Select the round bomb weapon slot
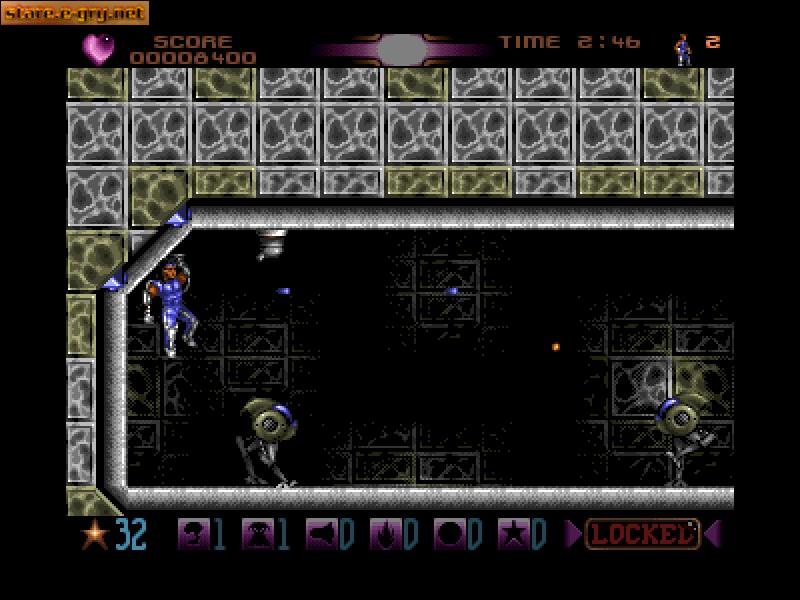 click(448, 535)
